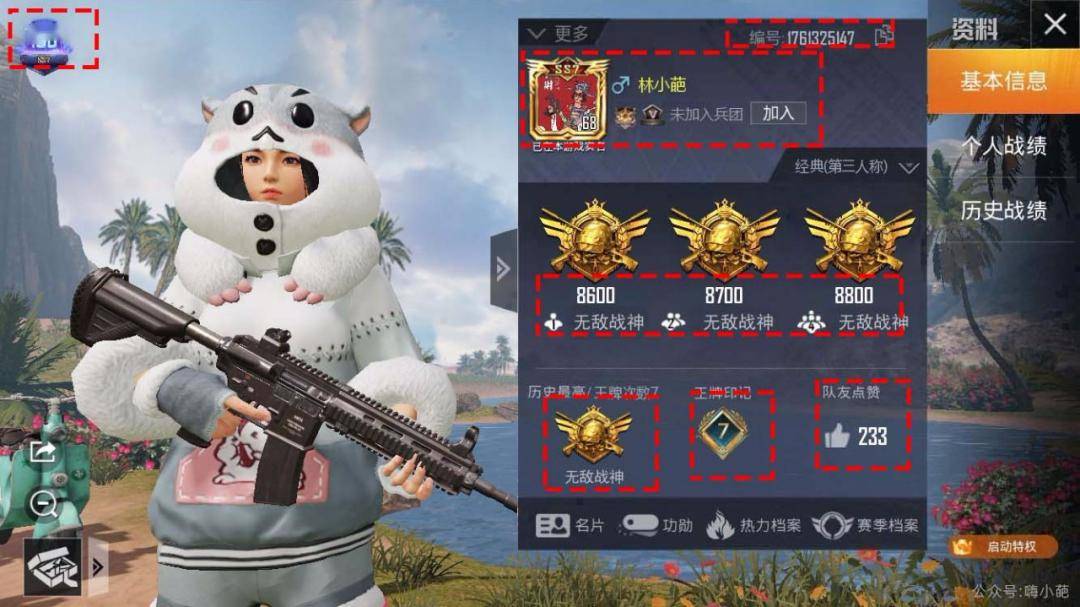Click the share arrow icon
This screenshot has width=1080, height=607.
pos(43,452)
